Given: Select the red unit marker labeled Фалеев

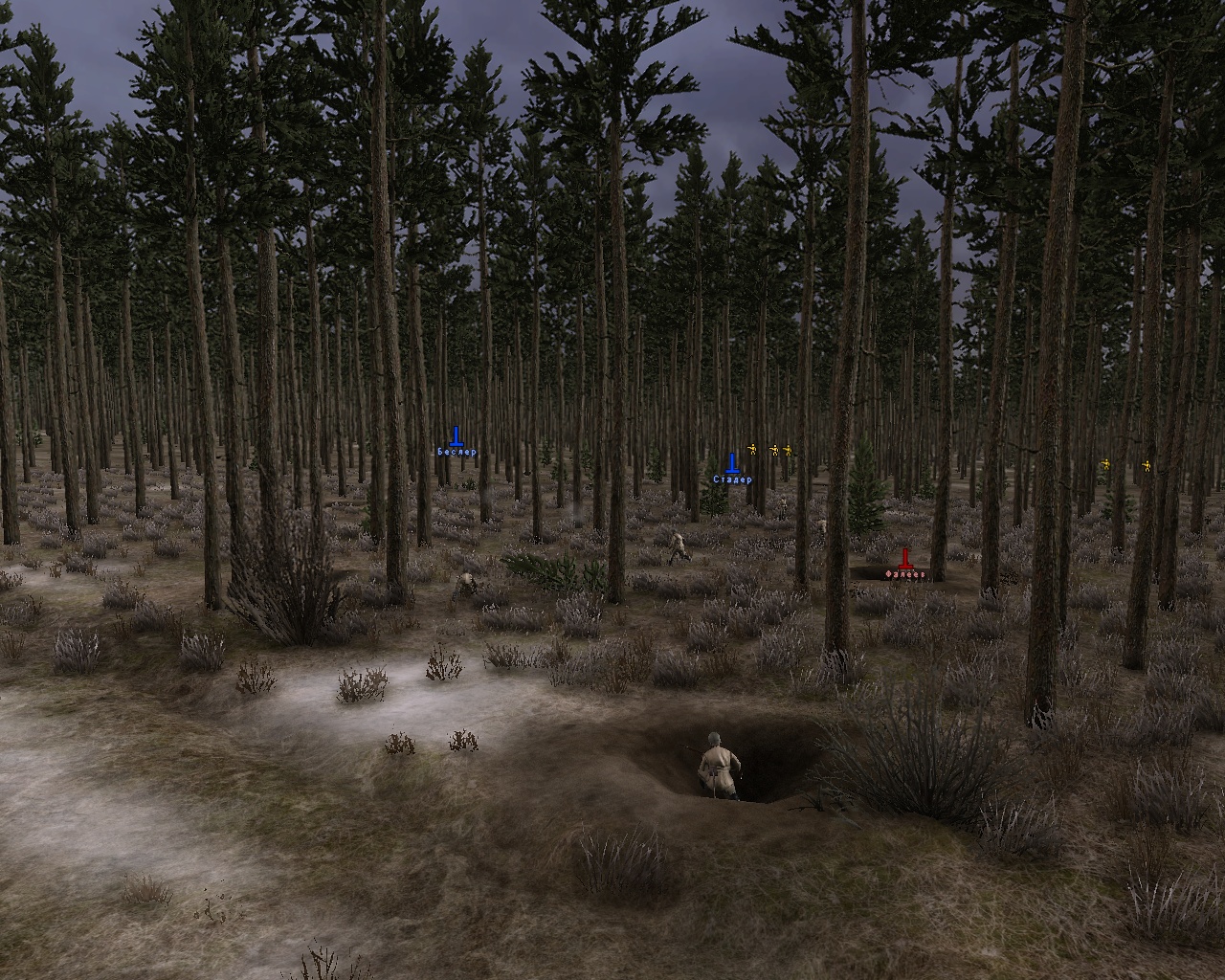Looking at the screenshot, I should click(904, 560).
